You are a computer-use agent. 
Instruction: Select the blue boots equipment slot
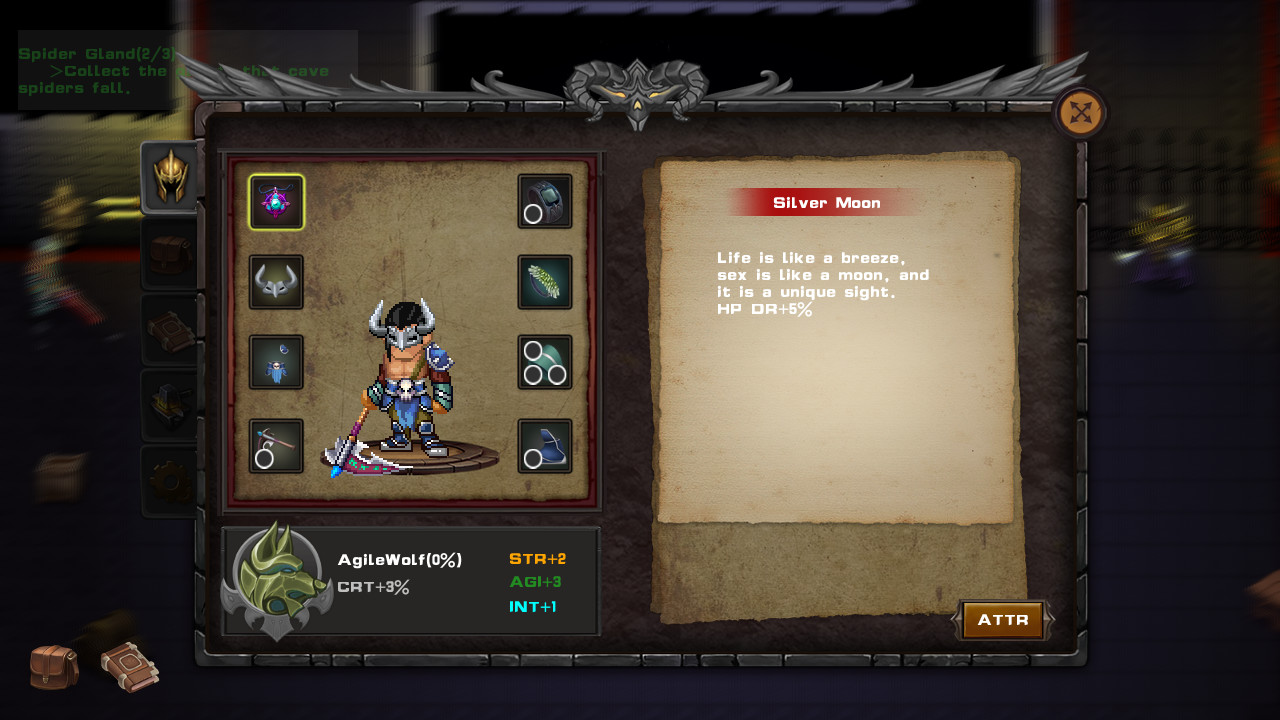pyautogui.click(x=545, y=446)
